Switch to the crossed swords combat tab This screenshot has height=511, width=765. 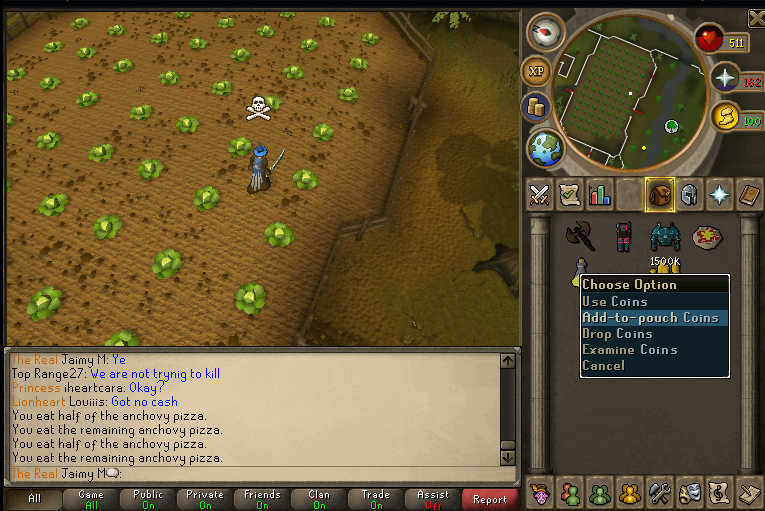pos(540,195)
